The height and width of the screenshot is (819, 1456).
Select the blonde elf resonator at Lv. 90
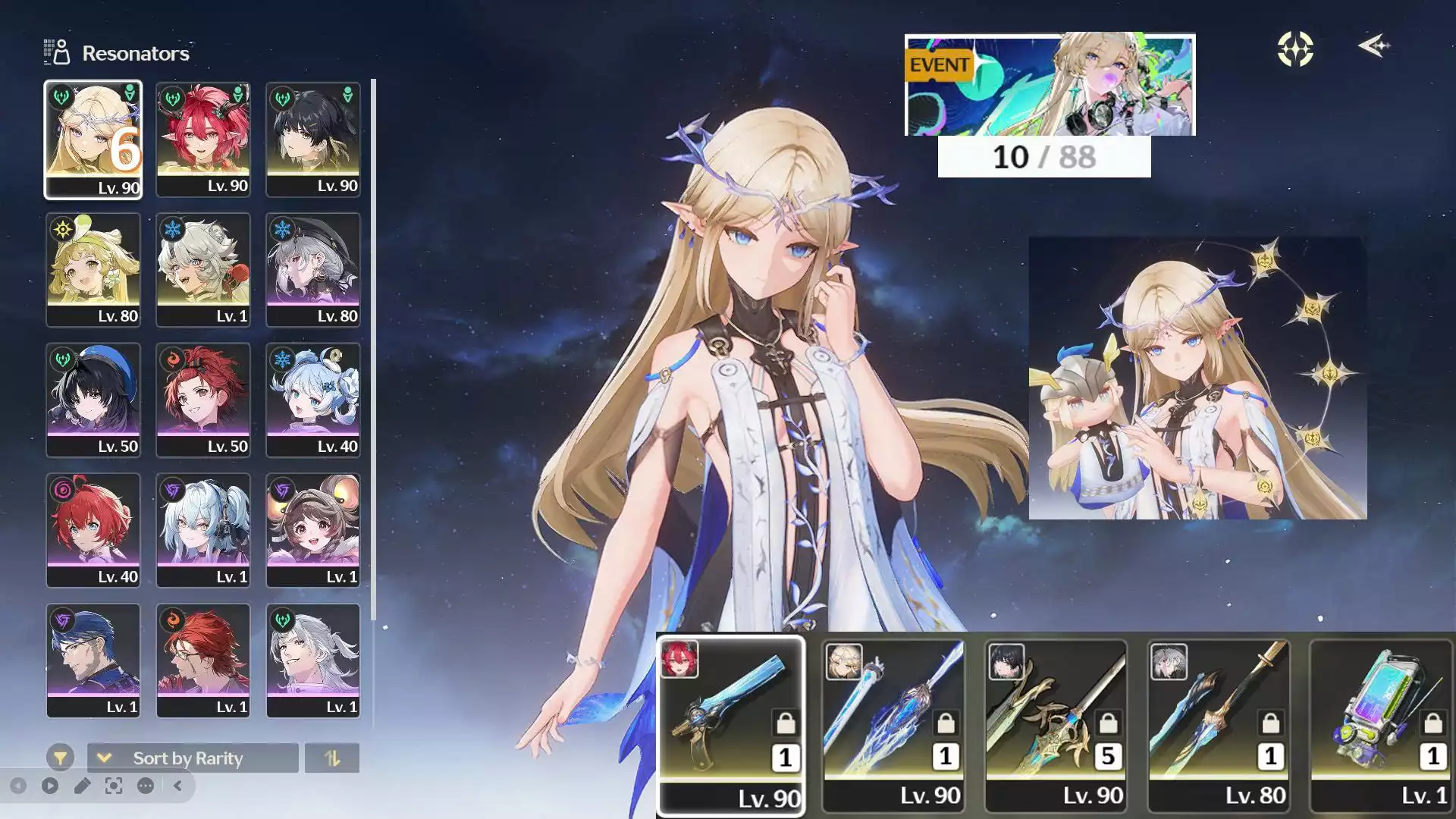tap(93, 140)
